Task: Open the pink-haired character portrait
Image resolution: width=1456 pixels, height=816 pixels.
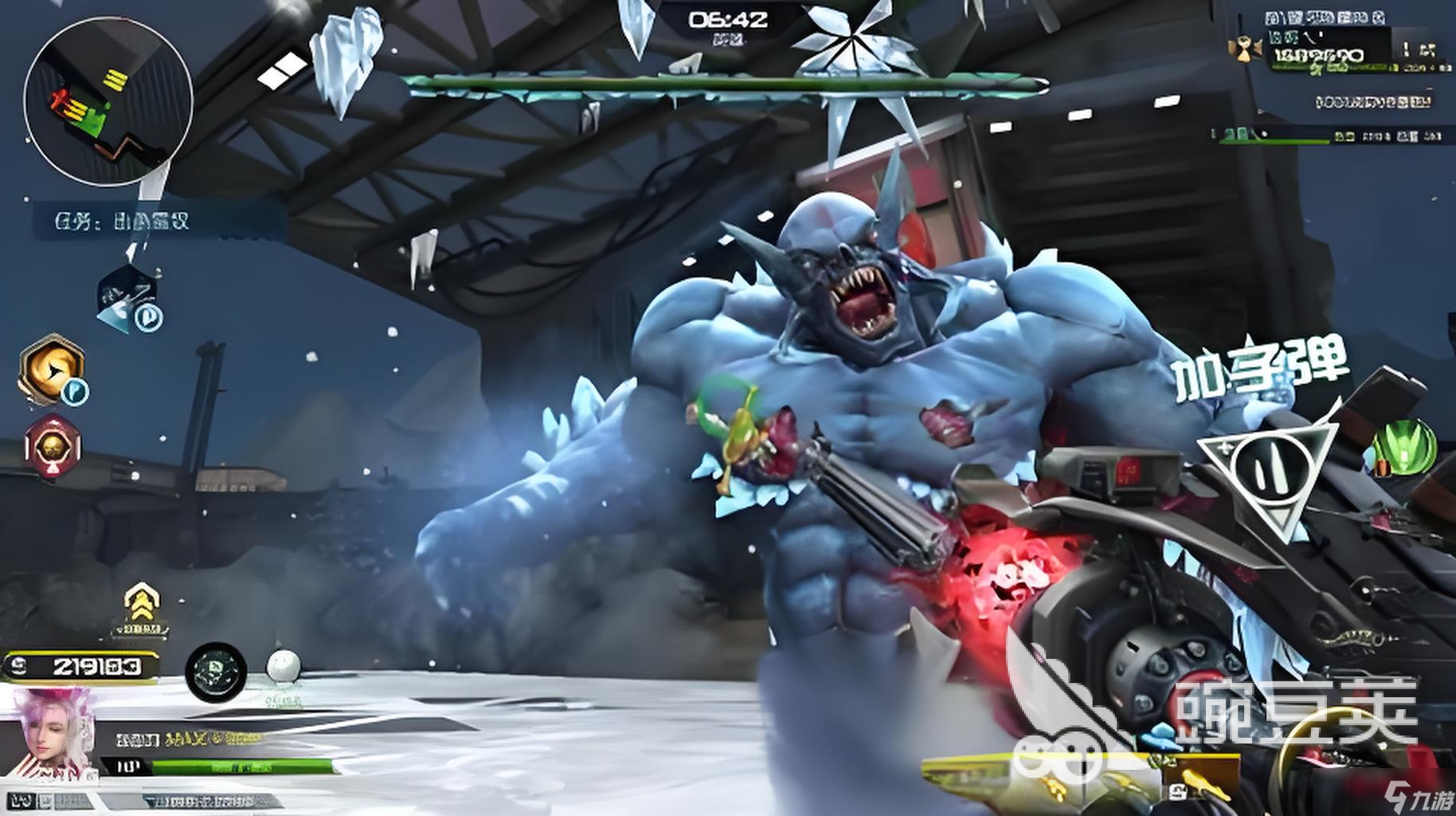Action: [49, 735]
